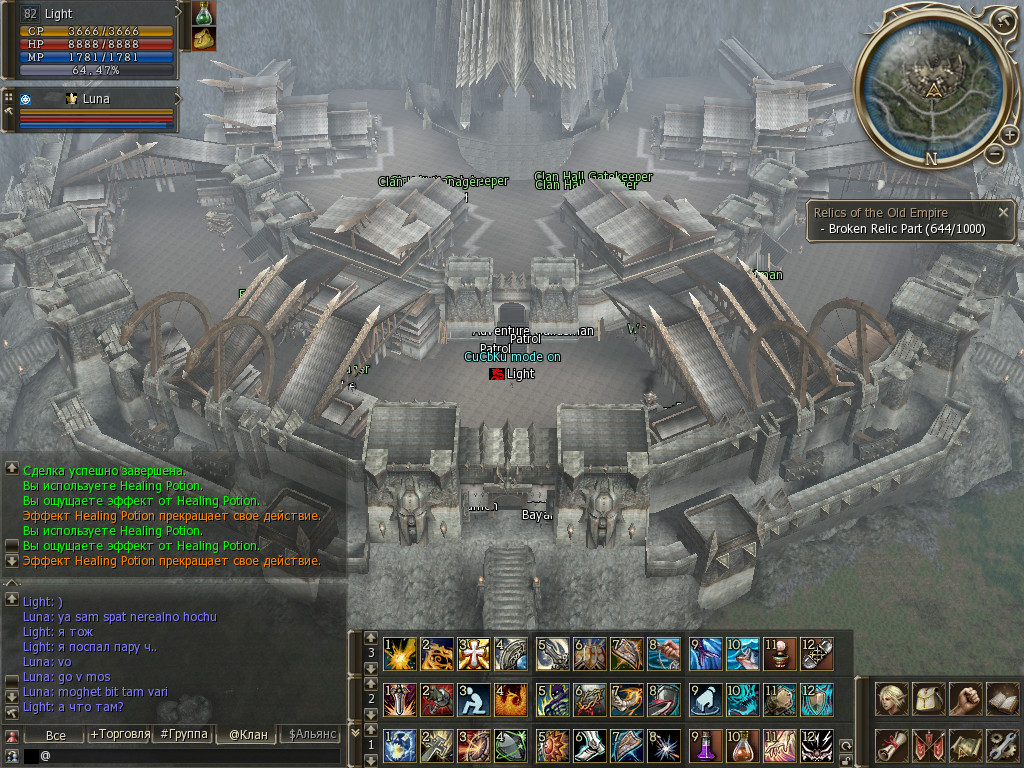
Task: Open the skills book icon
Action: pos(1002,698)
